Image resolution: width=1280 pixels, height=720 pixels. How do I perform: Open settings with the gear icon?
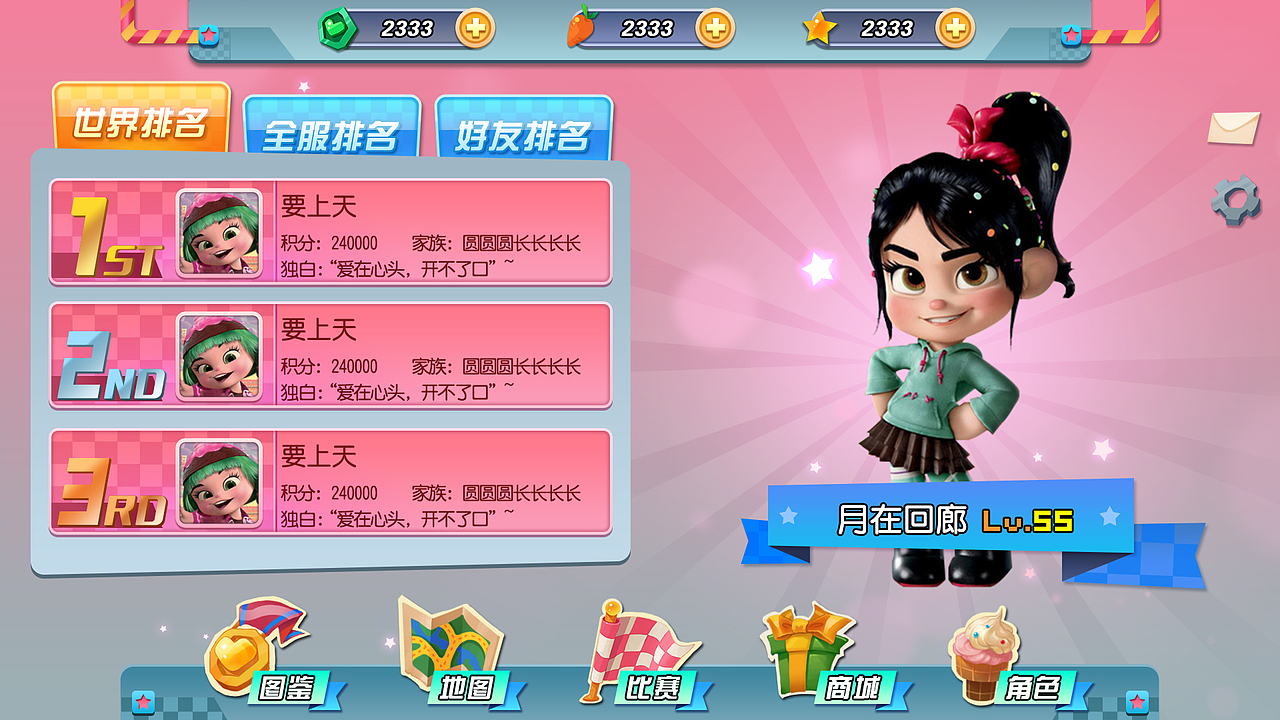coord(1237,200)
